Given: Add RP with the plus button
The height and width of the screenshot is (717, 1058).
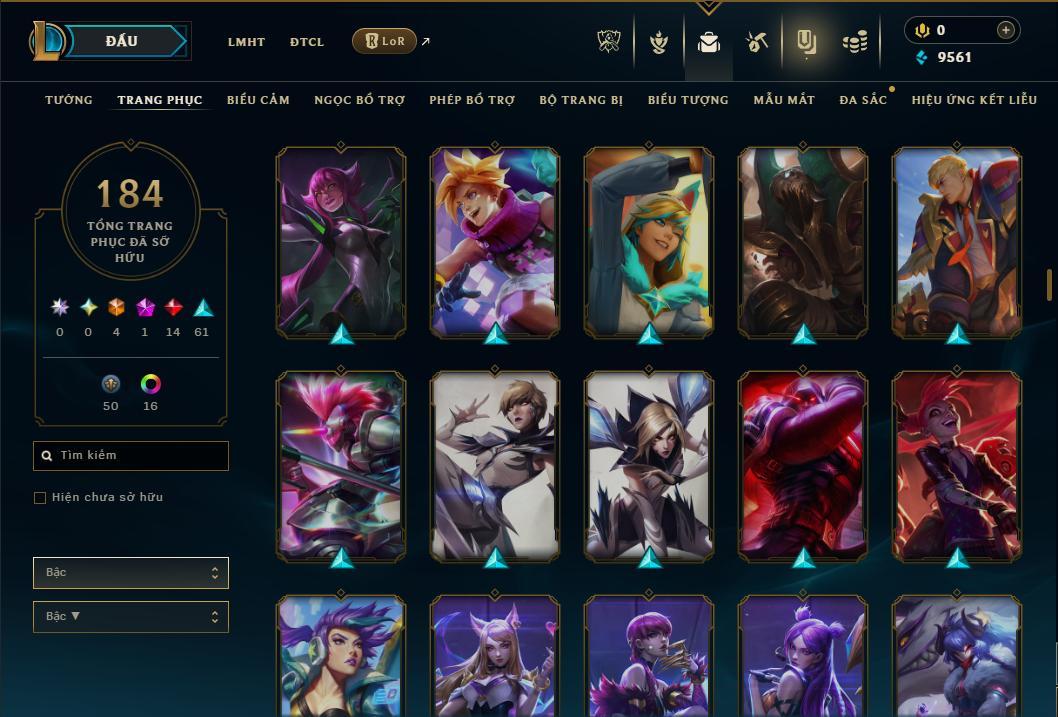Looking at the screenshot, I should [x=1005, y=31].
